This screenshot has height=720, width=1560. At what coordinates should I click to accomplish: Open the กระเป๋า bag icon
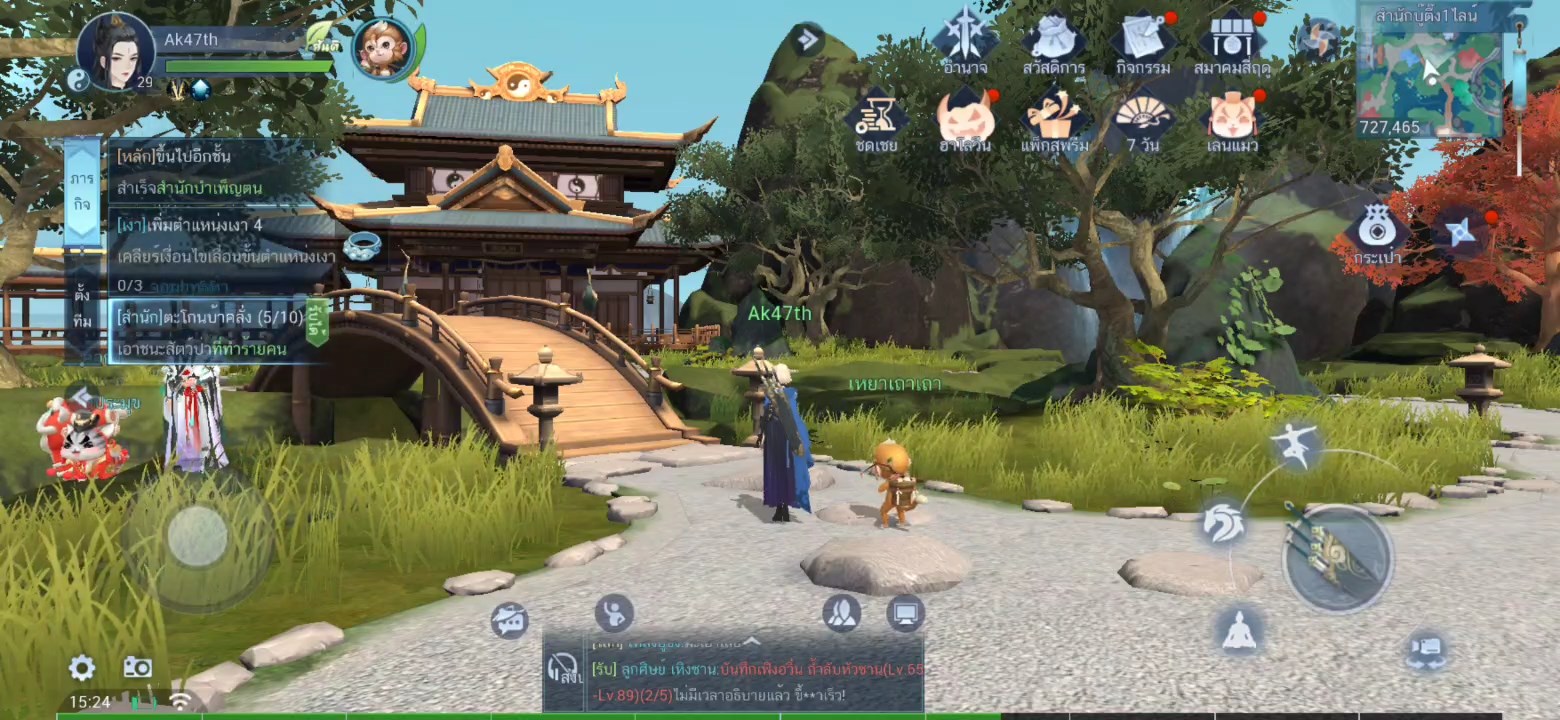click(x=1377, y=232)
